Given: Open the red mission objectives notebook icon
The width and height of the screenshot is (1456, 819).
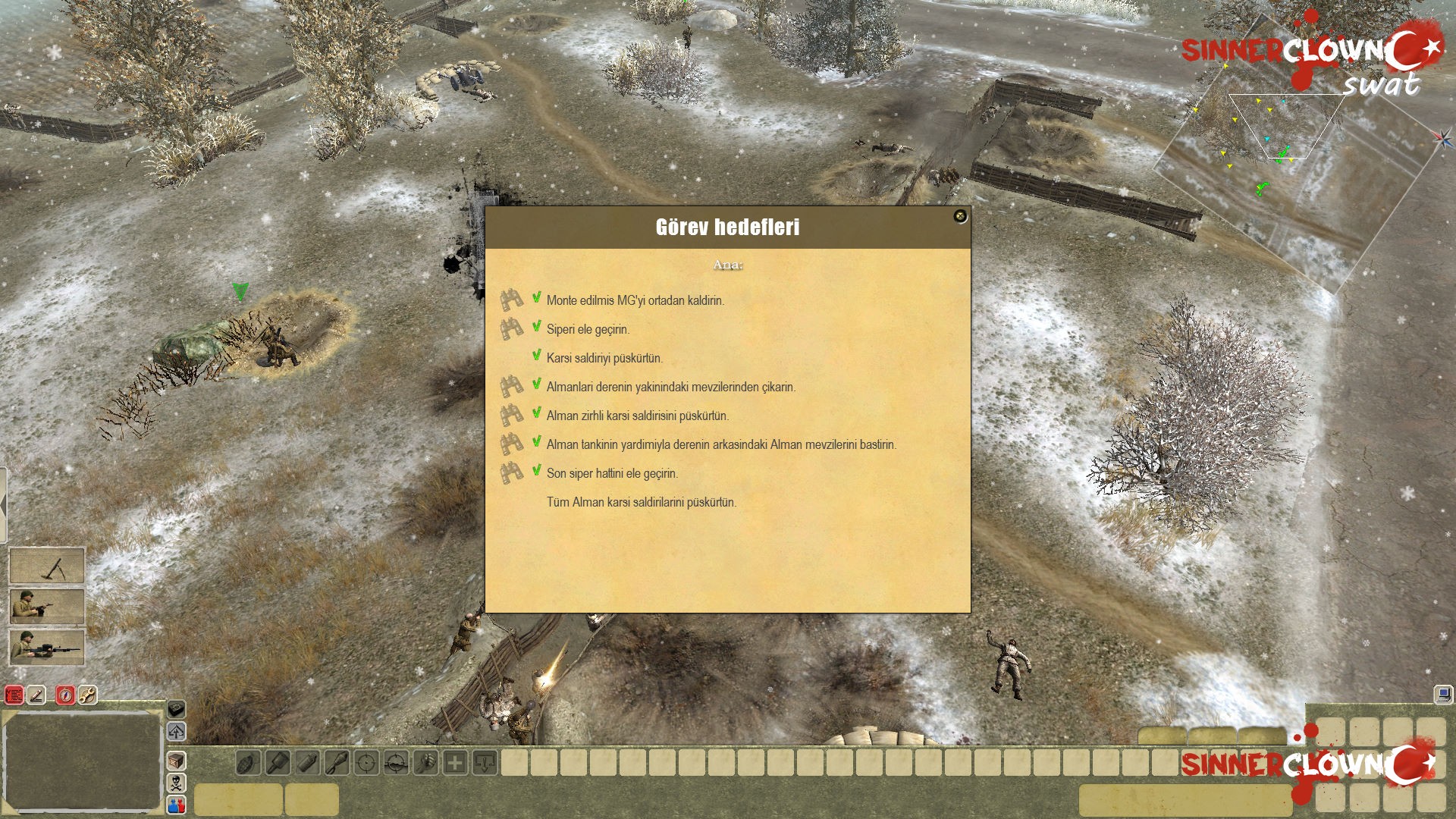Looking at the screenshot, I should coord(14,695).
